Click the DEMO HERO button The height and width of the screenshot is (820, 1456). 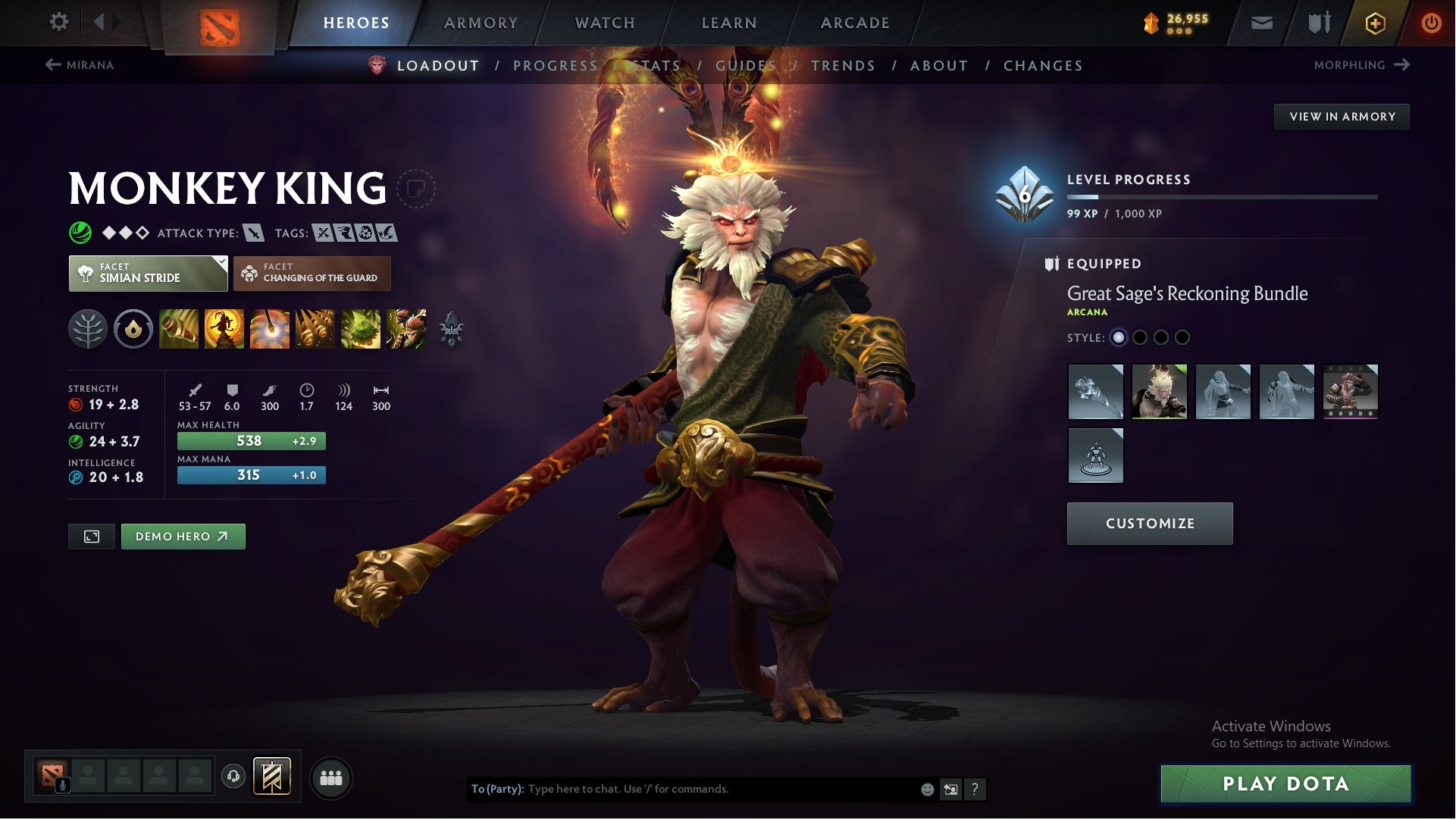183,536
